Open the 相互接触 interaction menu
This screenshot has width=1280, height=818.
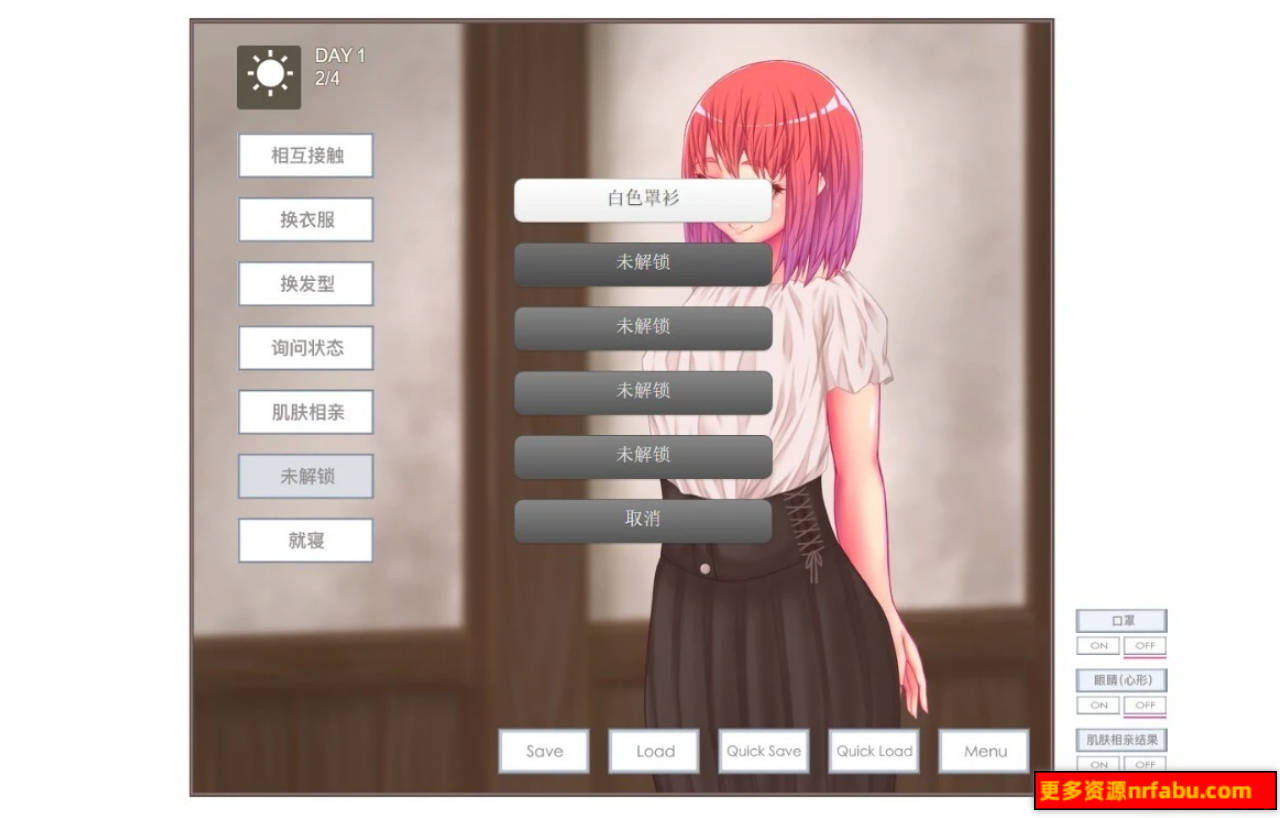(305, 156)
